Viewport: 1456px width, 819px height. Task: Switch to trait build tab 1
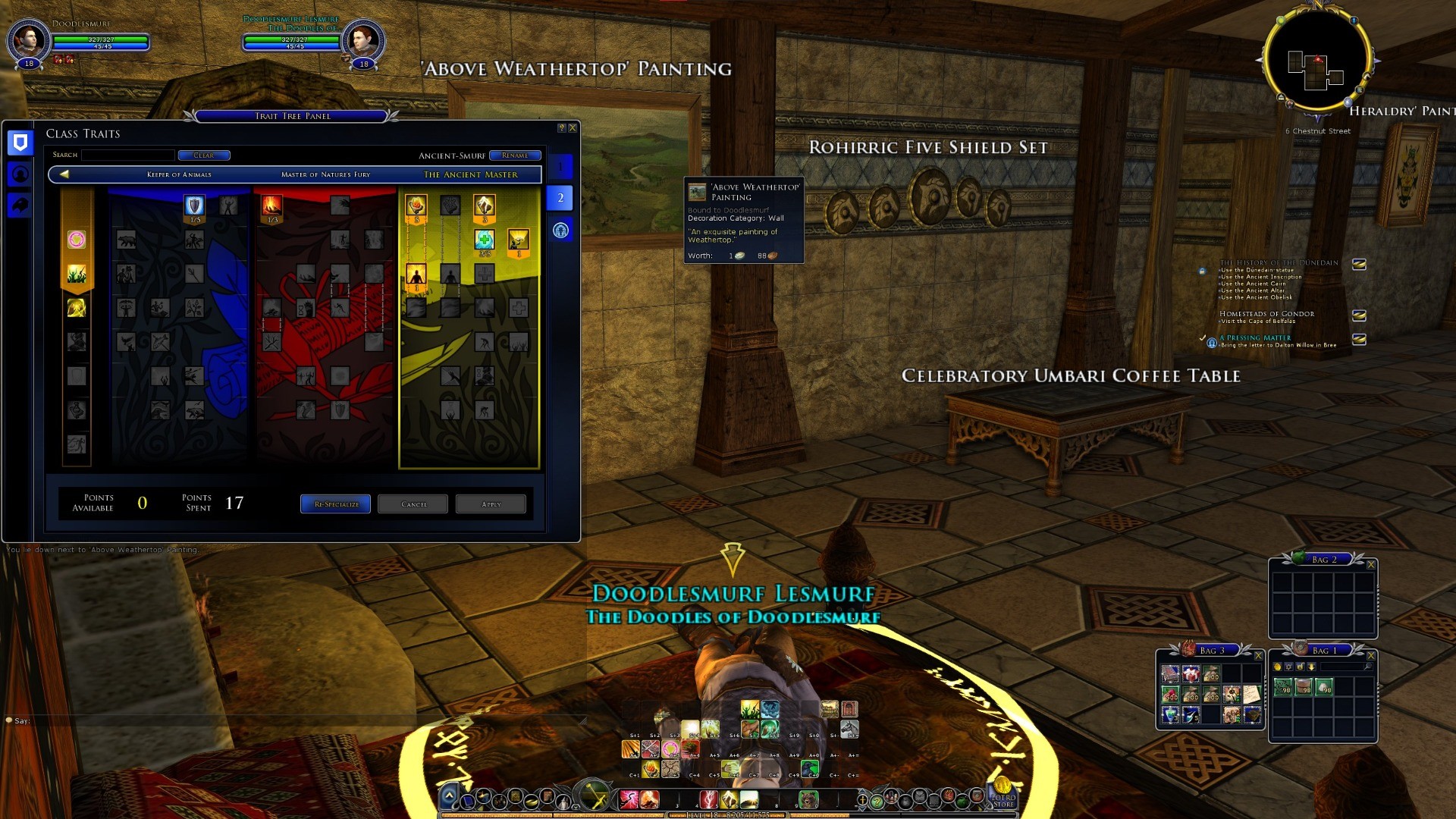coord(560,166)
